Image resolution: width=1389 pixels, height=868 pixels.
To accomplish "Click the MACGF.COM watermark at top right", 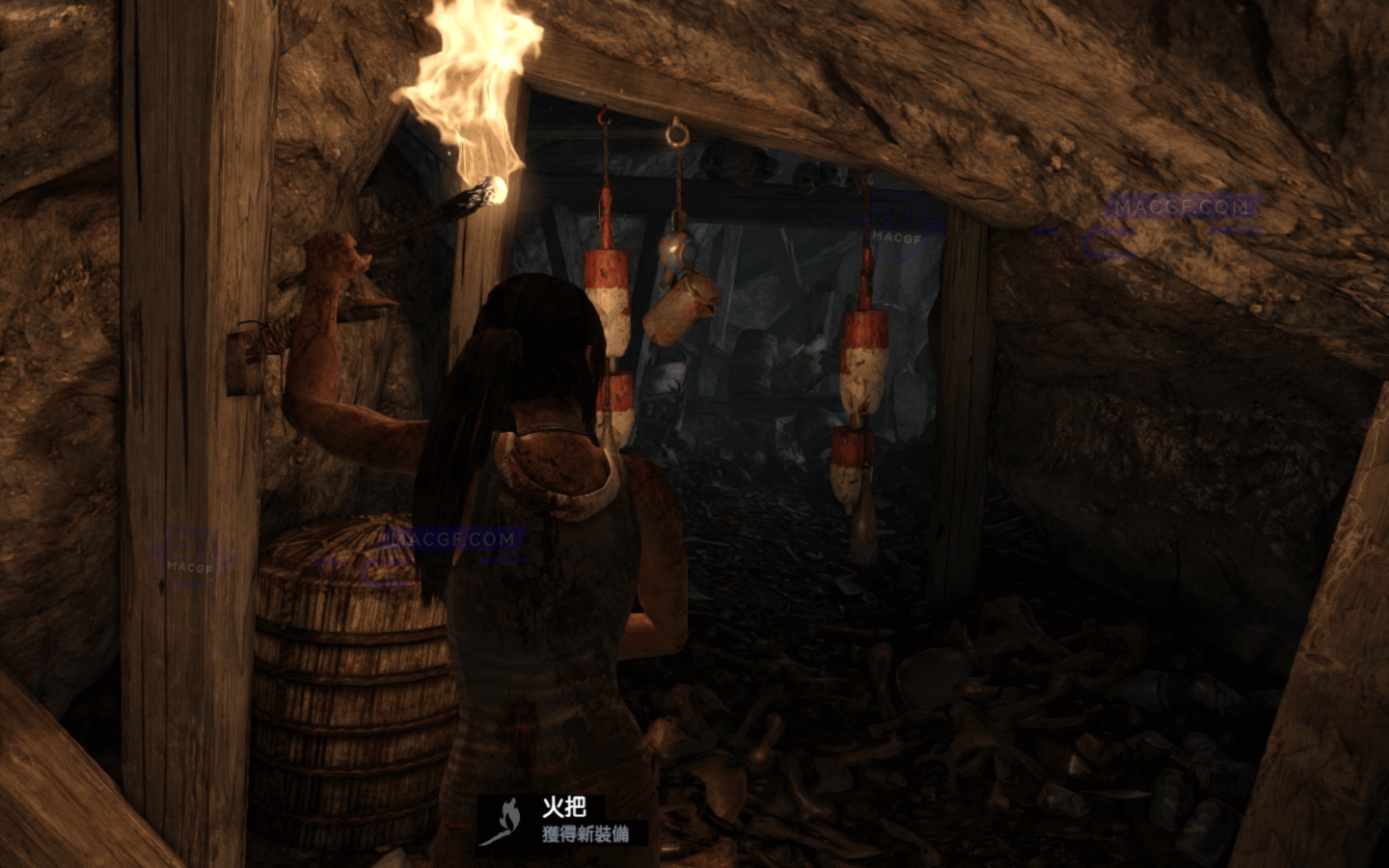I will tap(1181, 204).
